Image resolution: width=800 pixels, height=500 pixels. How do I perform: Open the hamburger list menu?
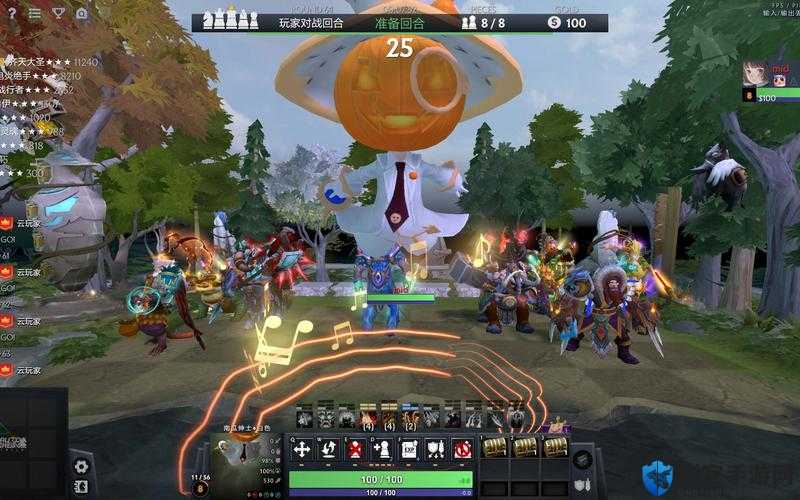[35, 13]
